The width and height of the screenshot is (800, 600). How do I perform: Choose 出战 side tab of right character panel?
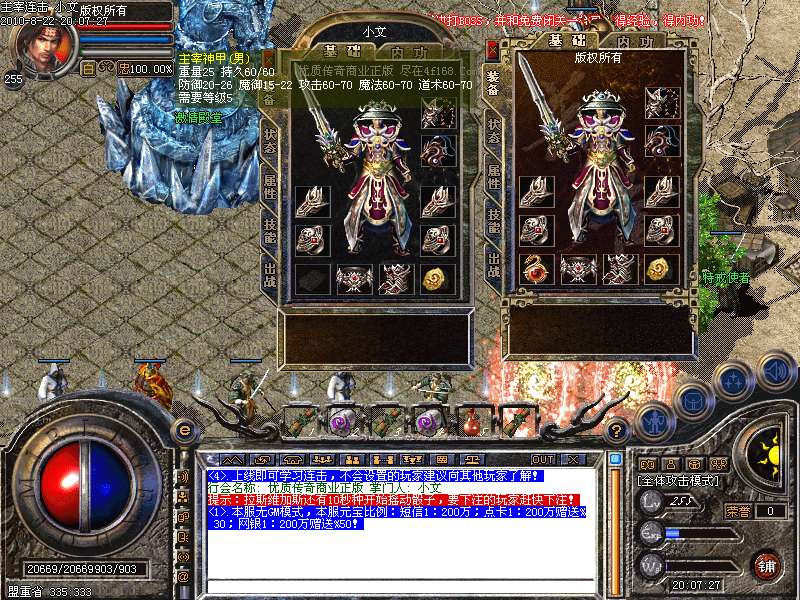point(494,263)
